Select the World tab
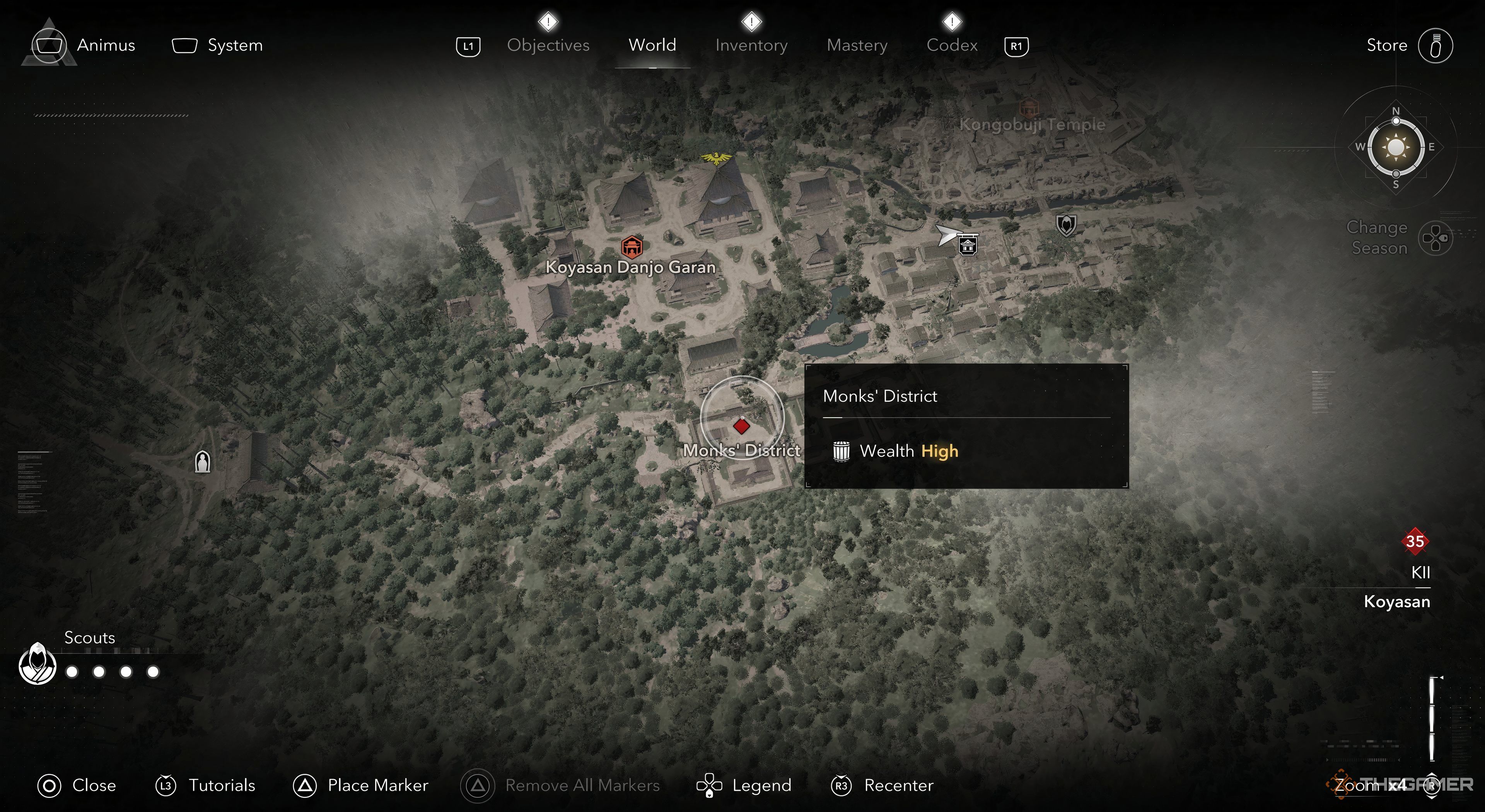 coord(652,46)
